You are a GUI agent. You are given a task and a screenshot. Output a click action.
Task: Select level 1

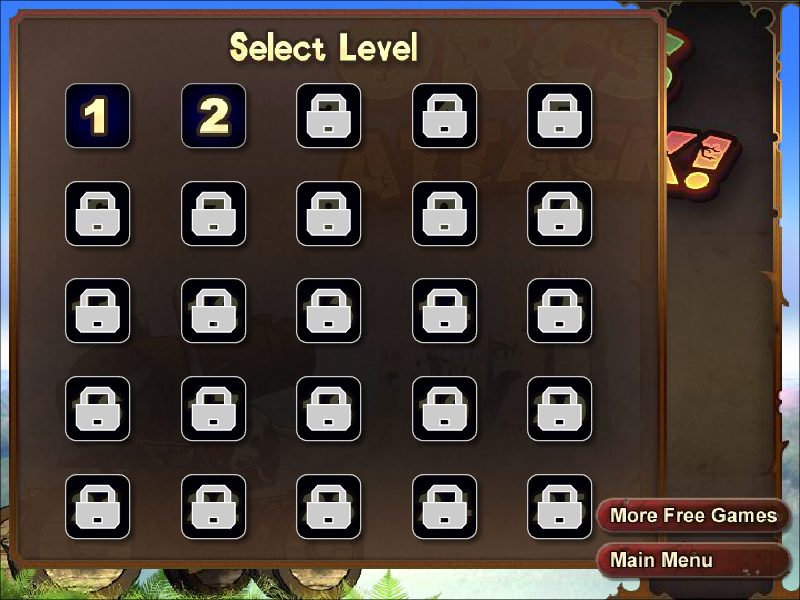click(97, 116)
